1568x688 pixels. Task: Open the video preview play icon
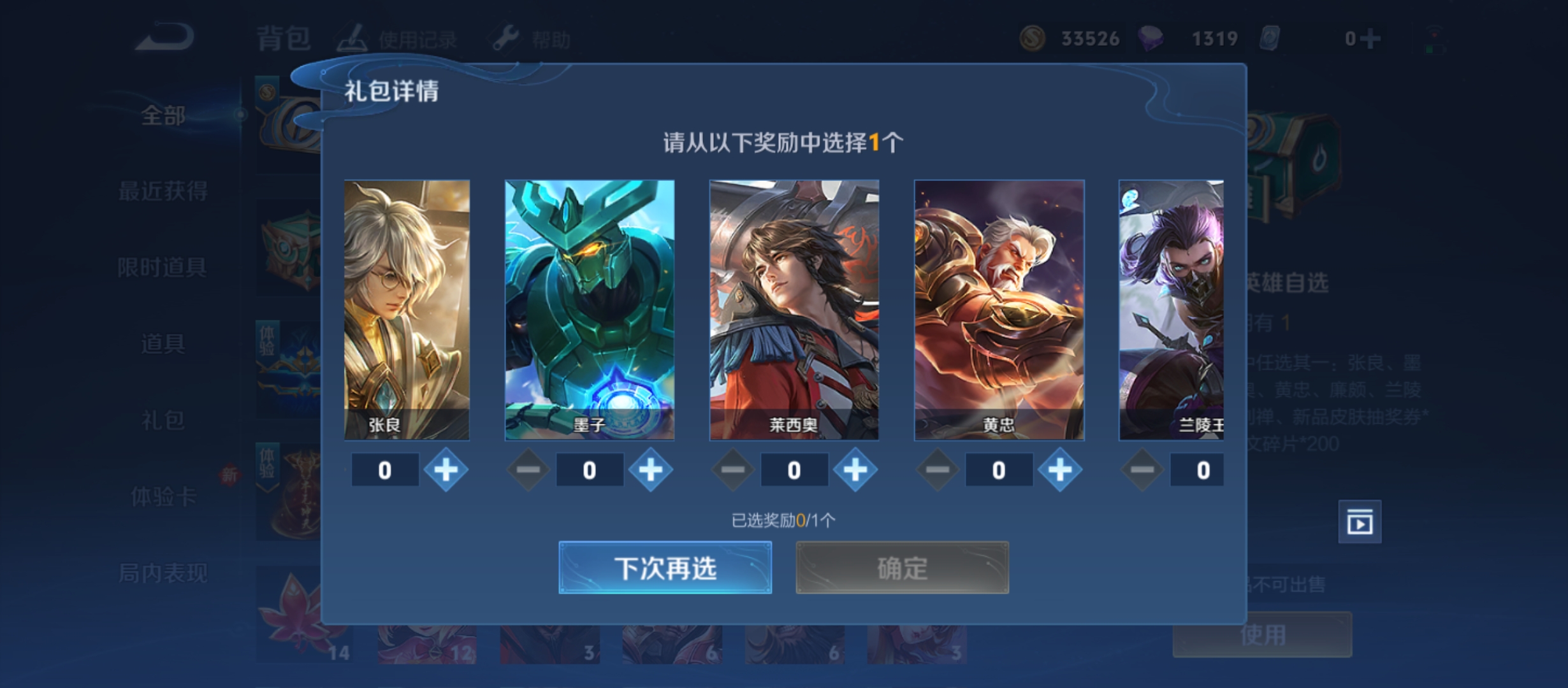coord(1360,522)
